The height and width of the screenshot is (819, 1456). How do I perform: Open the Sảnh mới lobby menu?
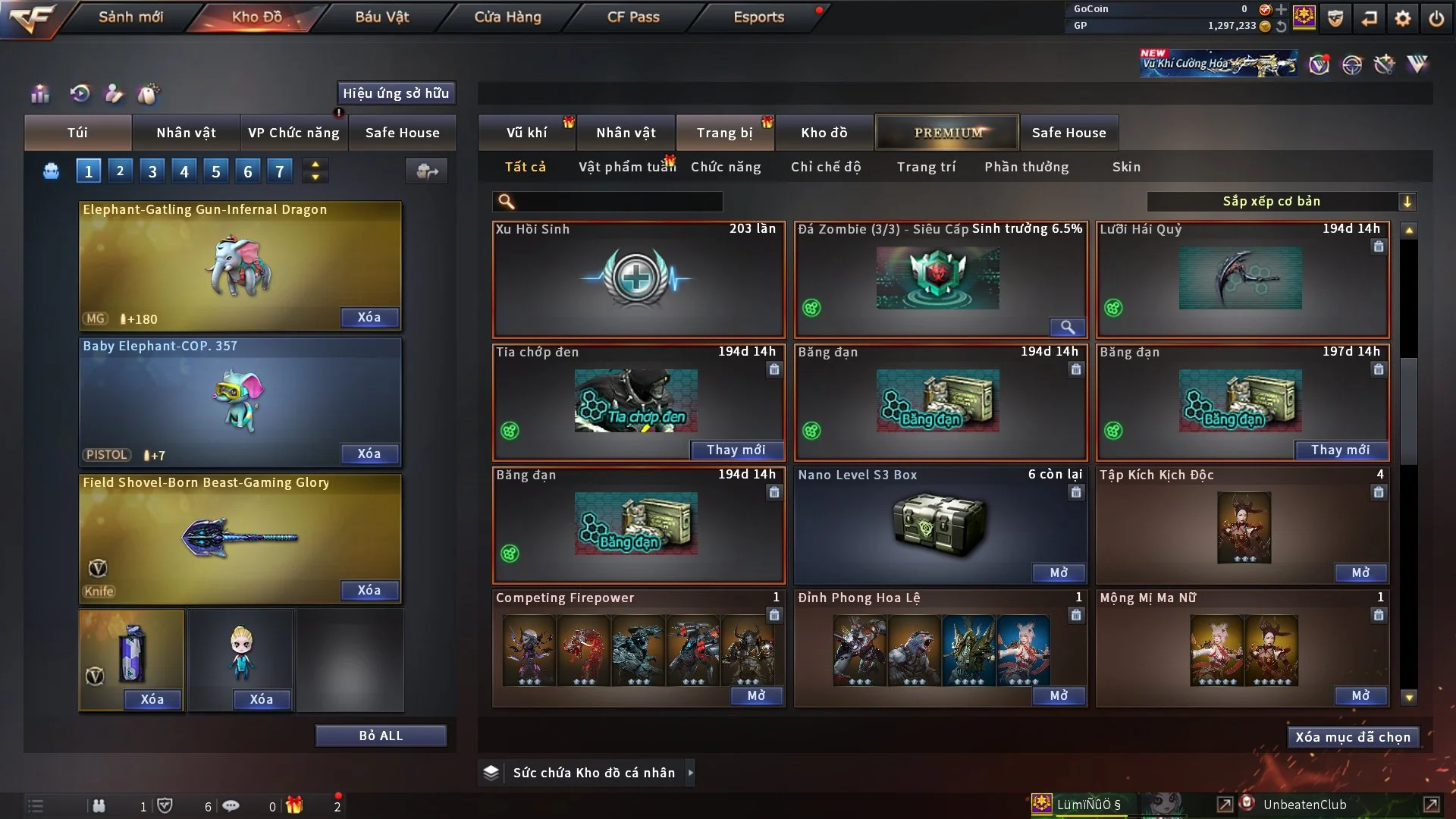pos(130,17)
